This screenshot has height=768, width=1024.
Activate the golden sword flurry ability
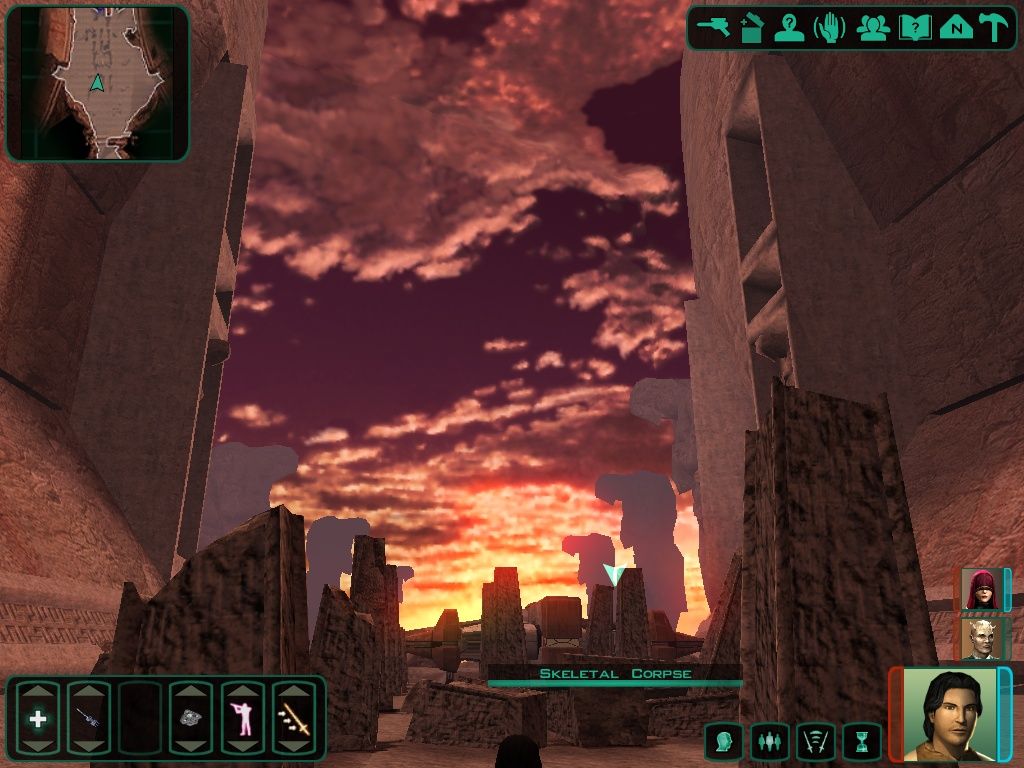294,718
